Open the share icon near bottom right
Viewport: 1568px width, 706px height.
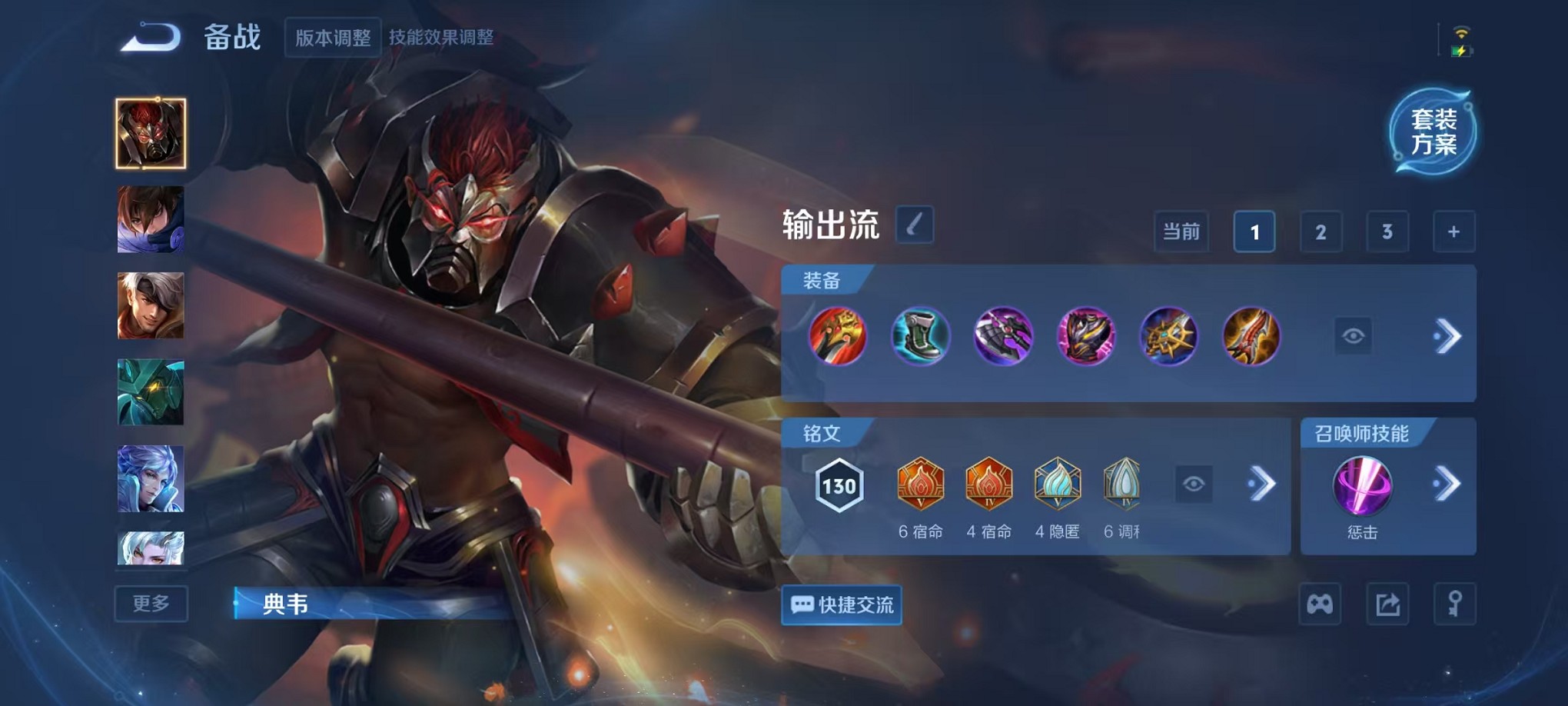click(x=1387, y=604)
